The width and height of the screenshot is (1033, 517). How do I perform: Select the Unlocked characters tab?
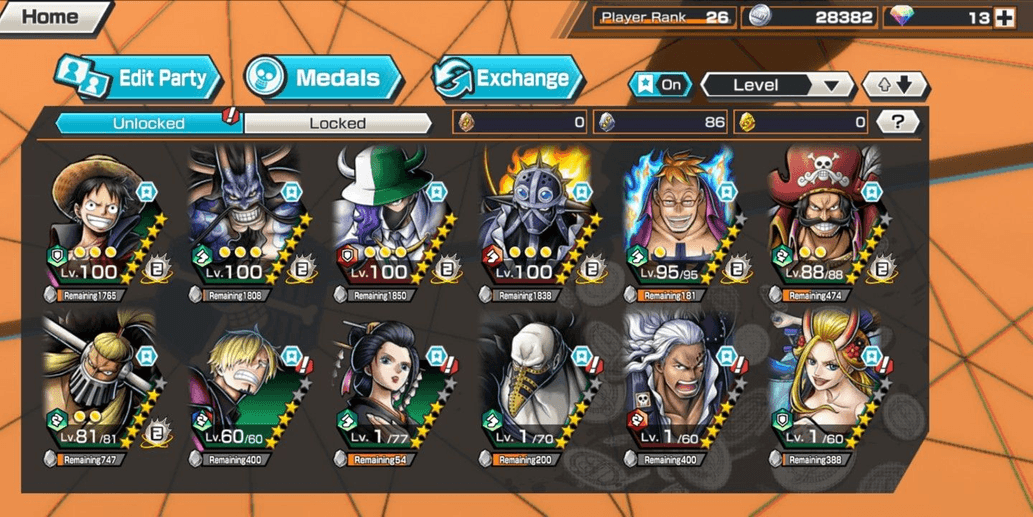[x=148, y=123]
